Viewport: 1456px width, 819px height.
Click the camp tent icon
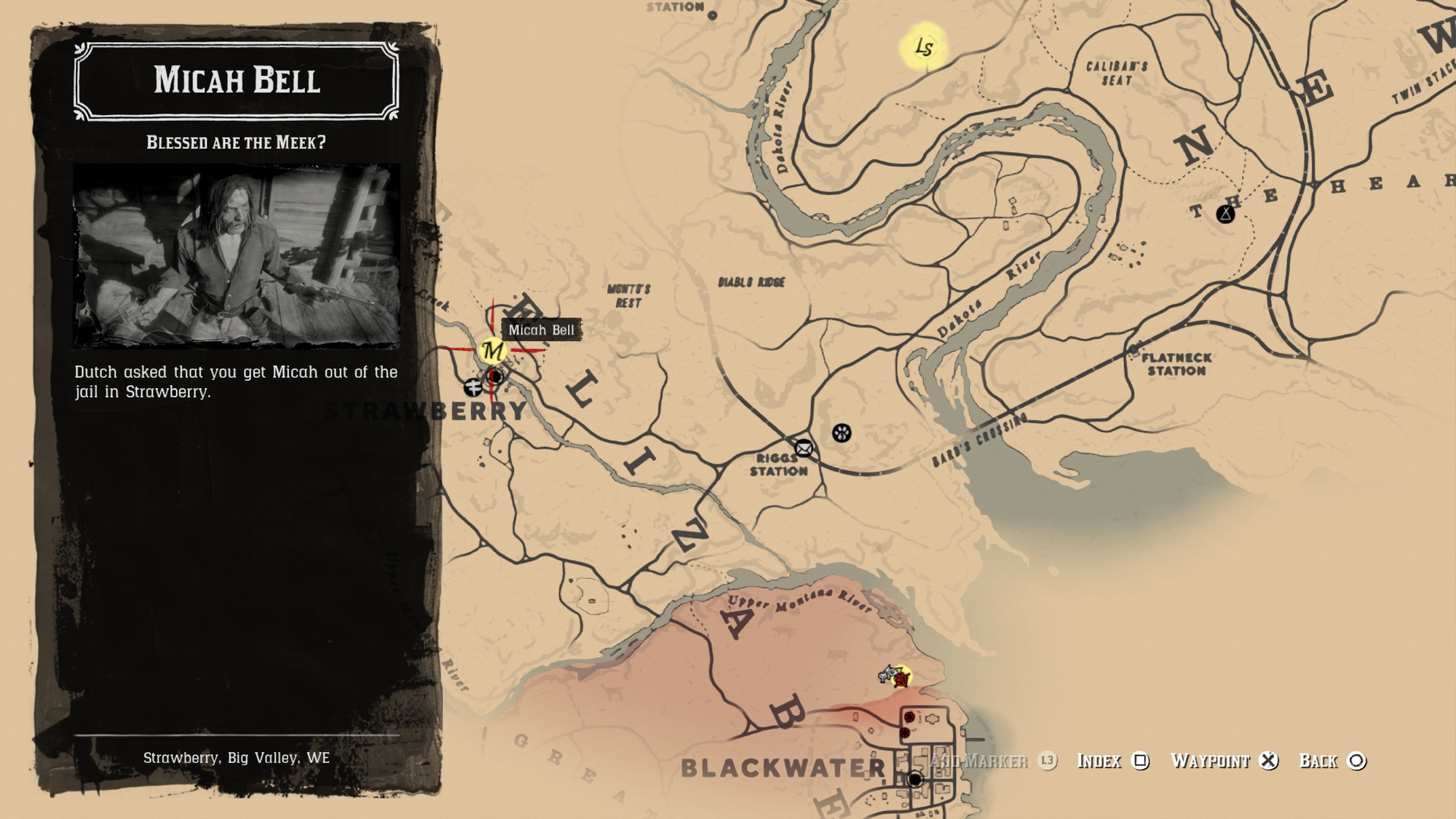pos(1226,214)
